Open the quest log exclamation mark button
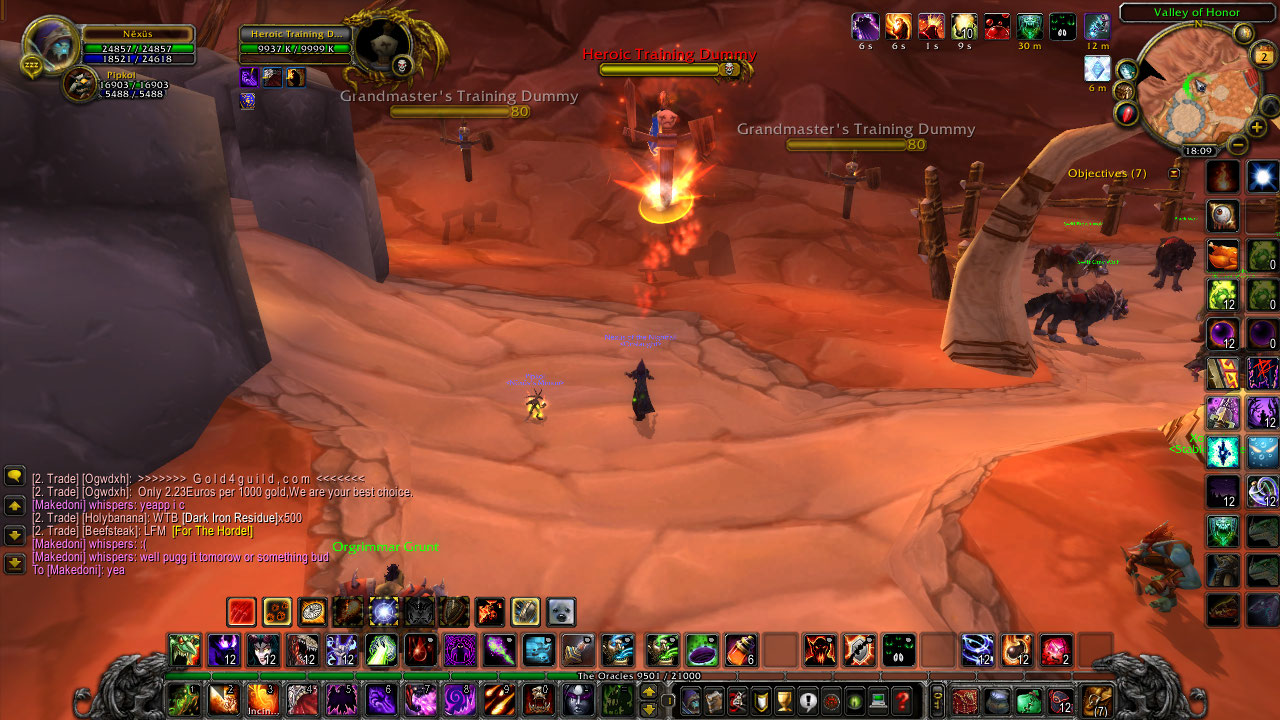 pos(808,700)
